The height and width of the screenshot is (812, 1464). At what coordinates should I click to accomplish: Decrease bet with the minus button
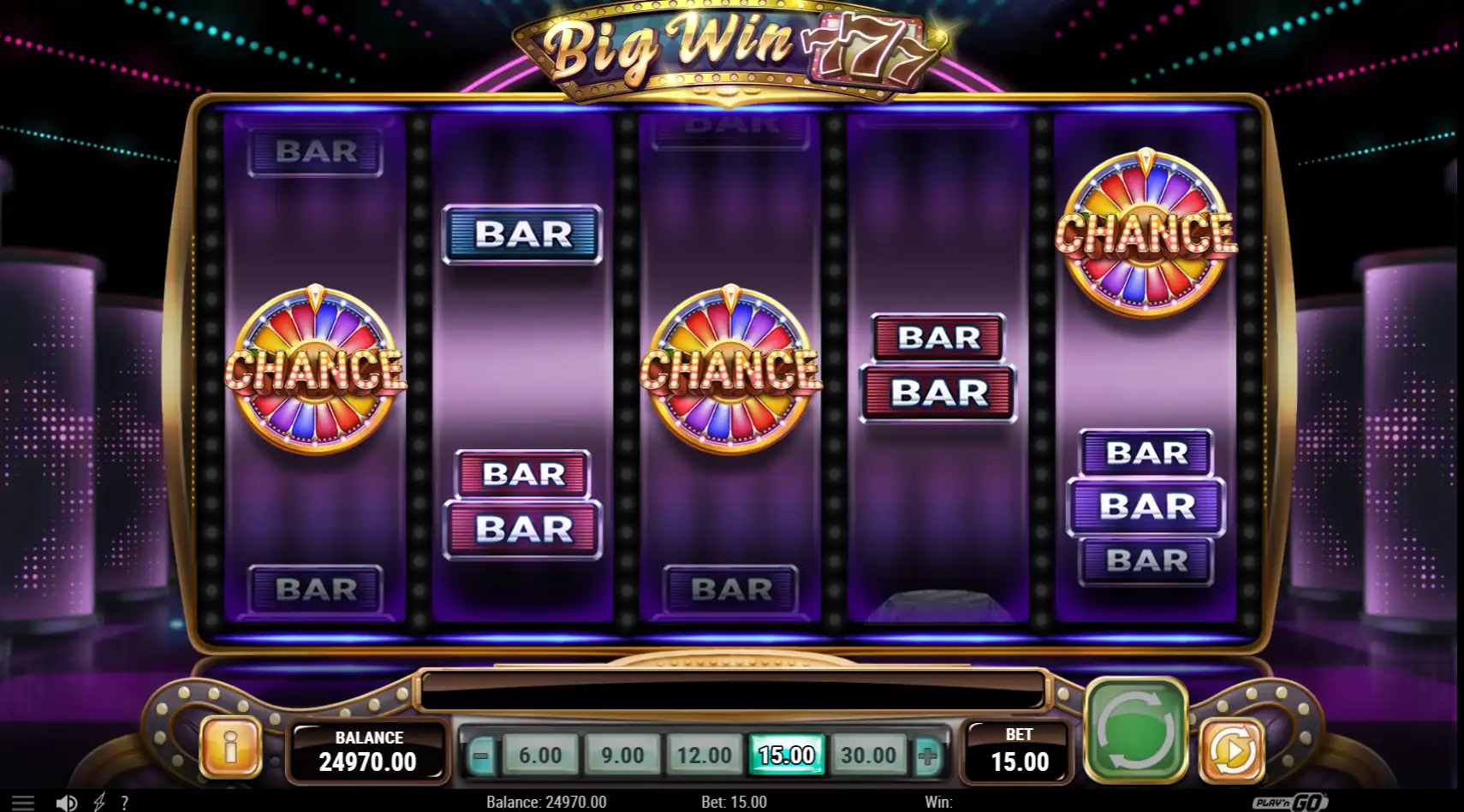coord(482,756)
